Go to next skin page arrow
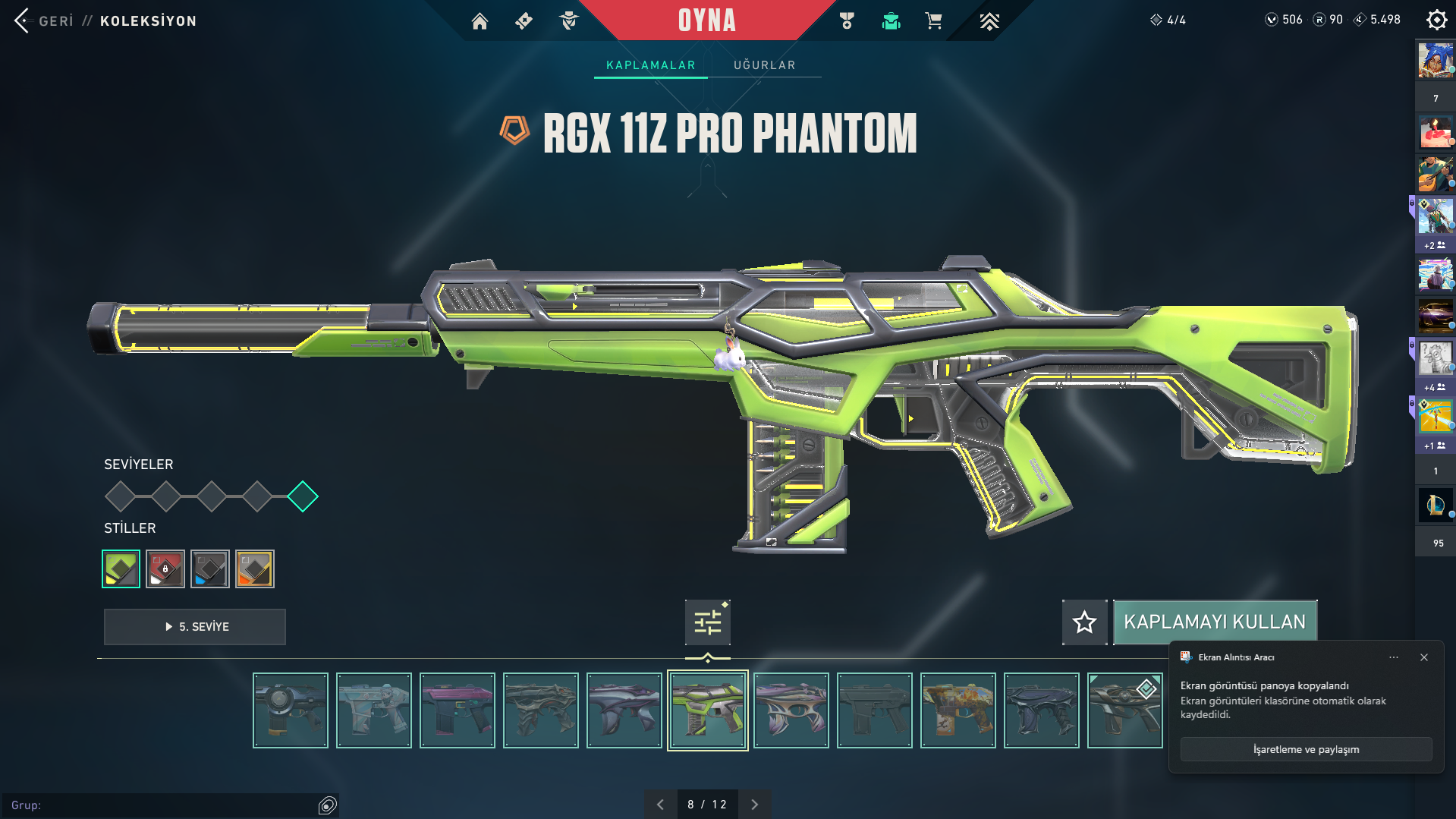This screenshot has width=1456, height=819. tap(754, 805)
